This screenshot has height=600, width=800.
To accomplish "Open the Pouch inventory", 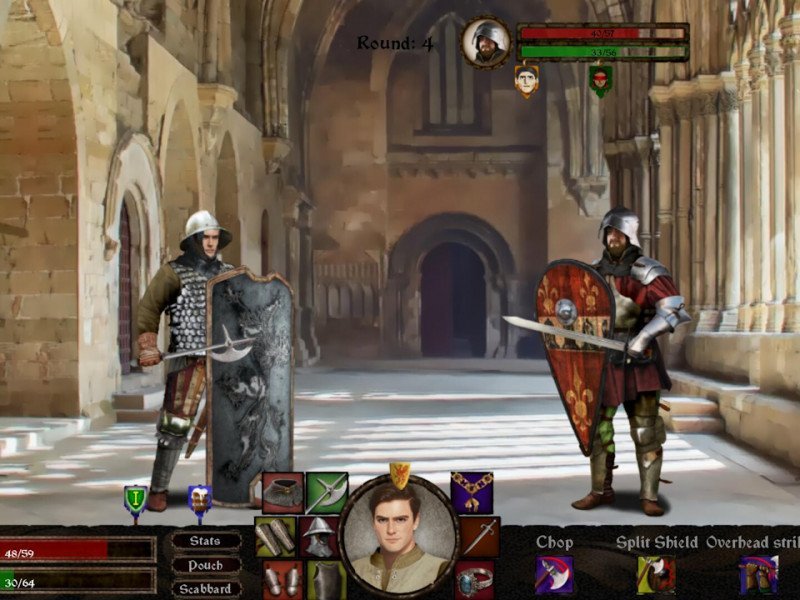I will [x=206, y=565].
